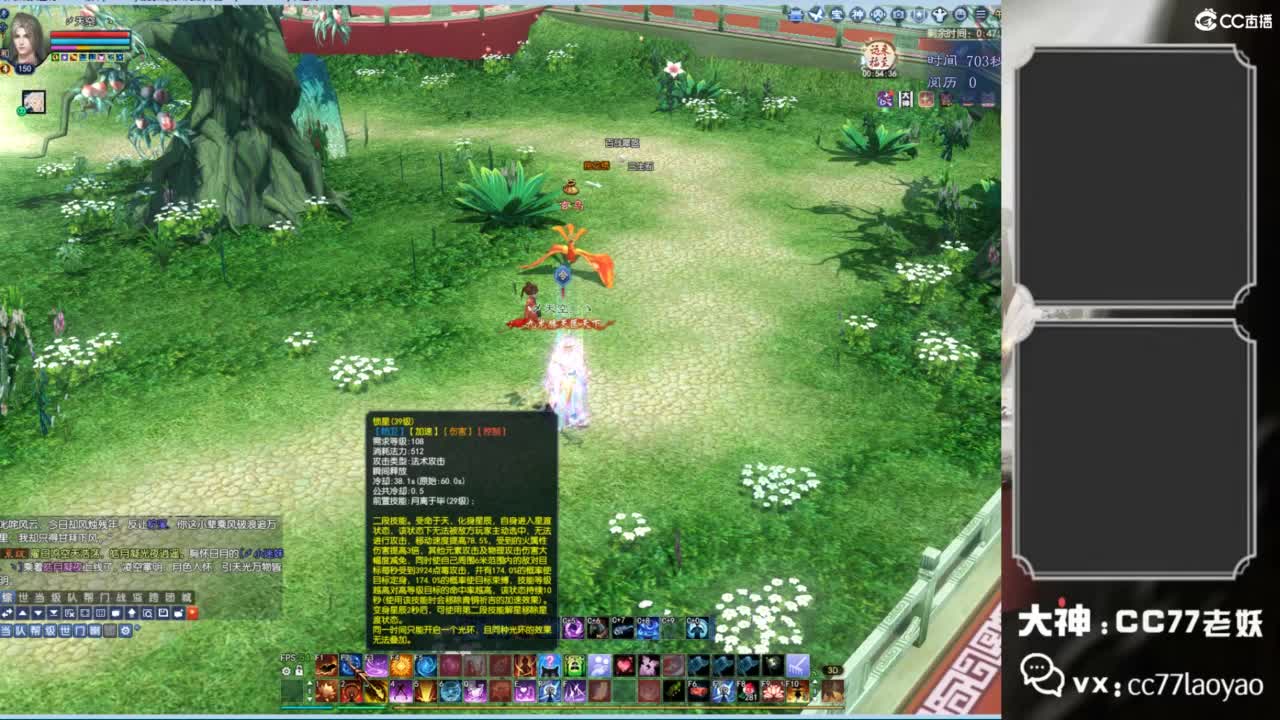Image resolution: width=1280 pixels, height=720 pixels.
Task: Select the bat skill on F1 hotkey slot
Action: point(324,667)
